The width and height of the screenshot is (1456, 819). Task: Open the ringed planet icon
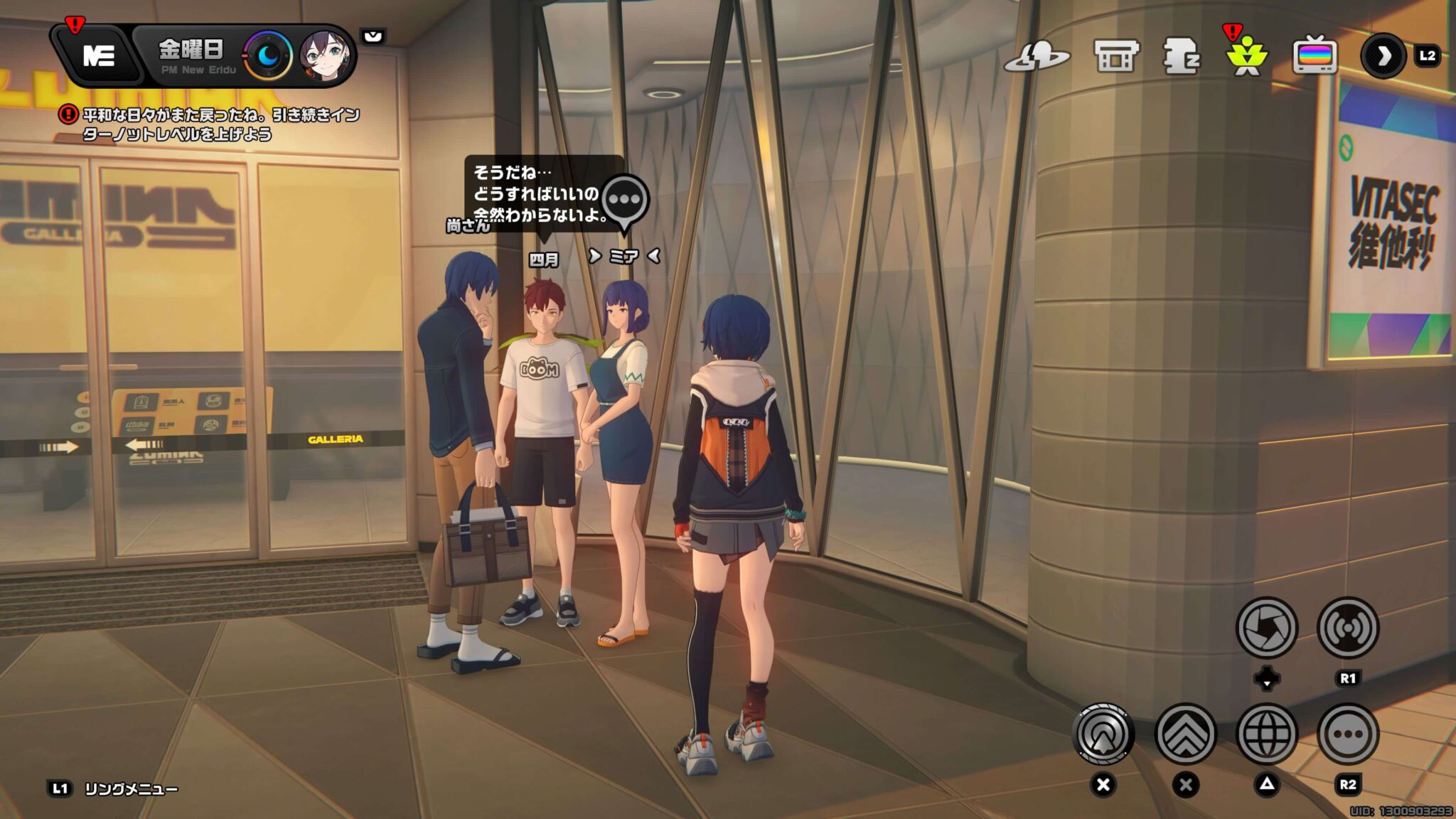tap(1037, 57)
